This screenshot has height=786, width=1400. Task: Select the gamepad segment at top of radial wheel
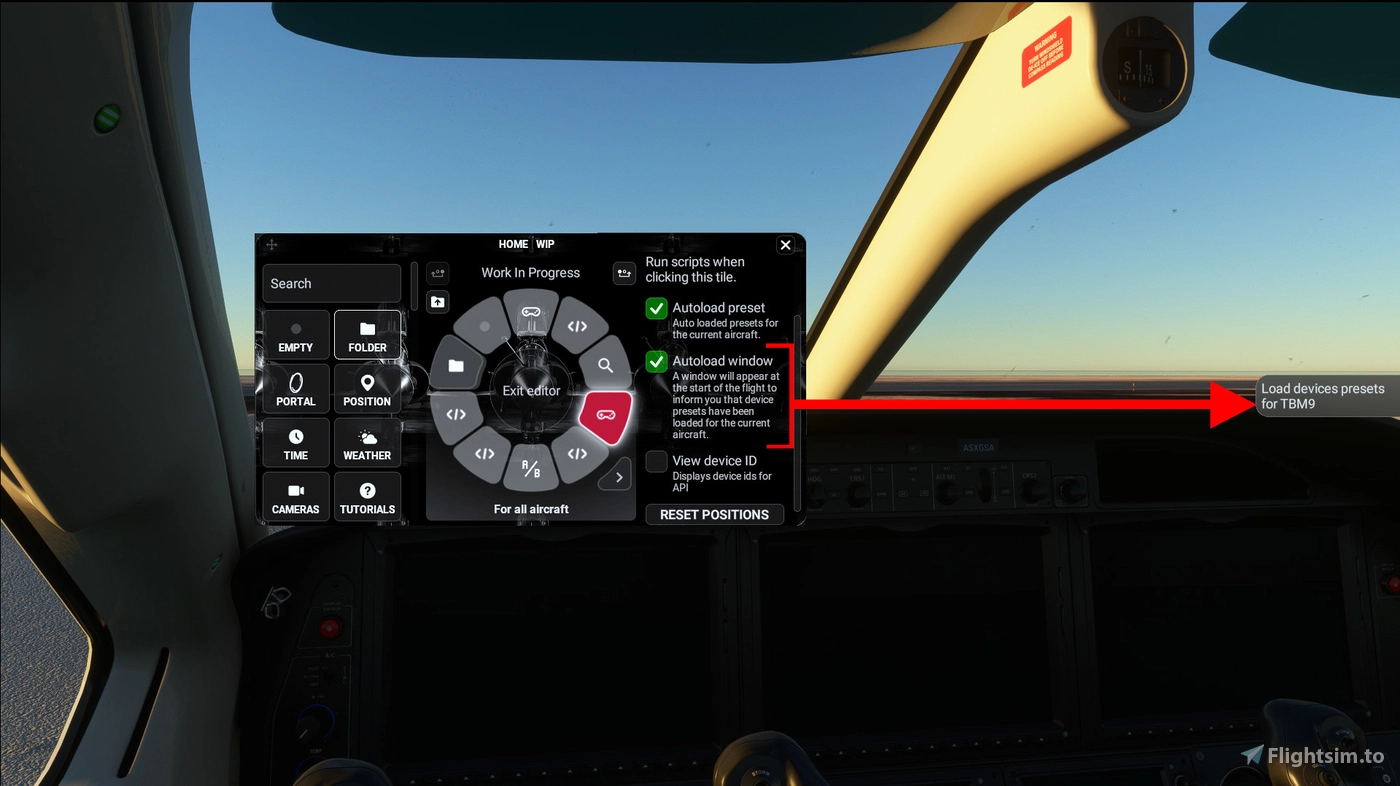[530, 312]
